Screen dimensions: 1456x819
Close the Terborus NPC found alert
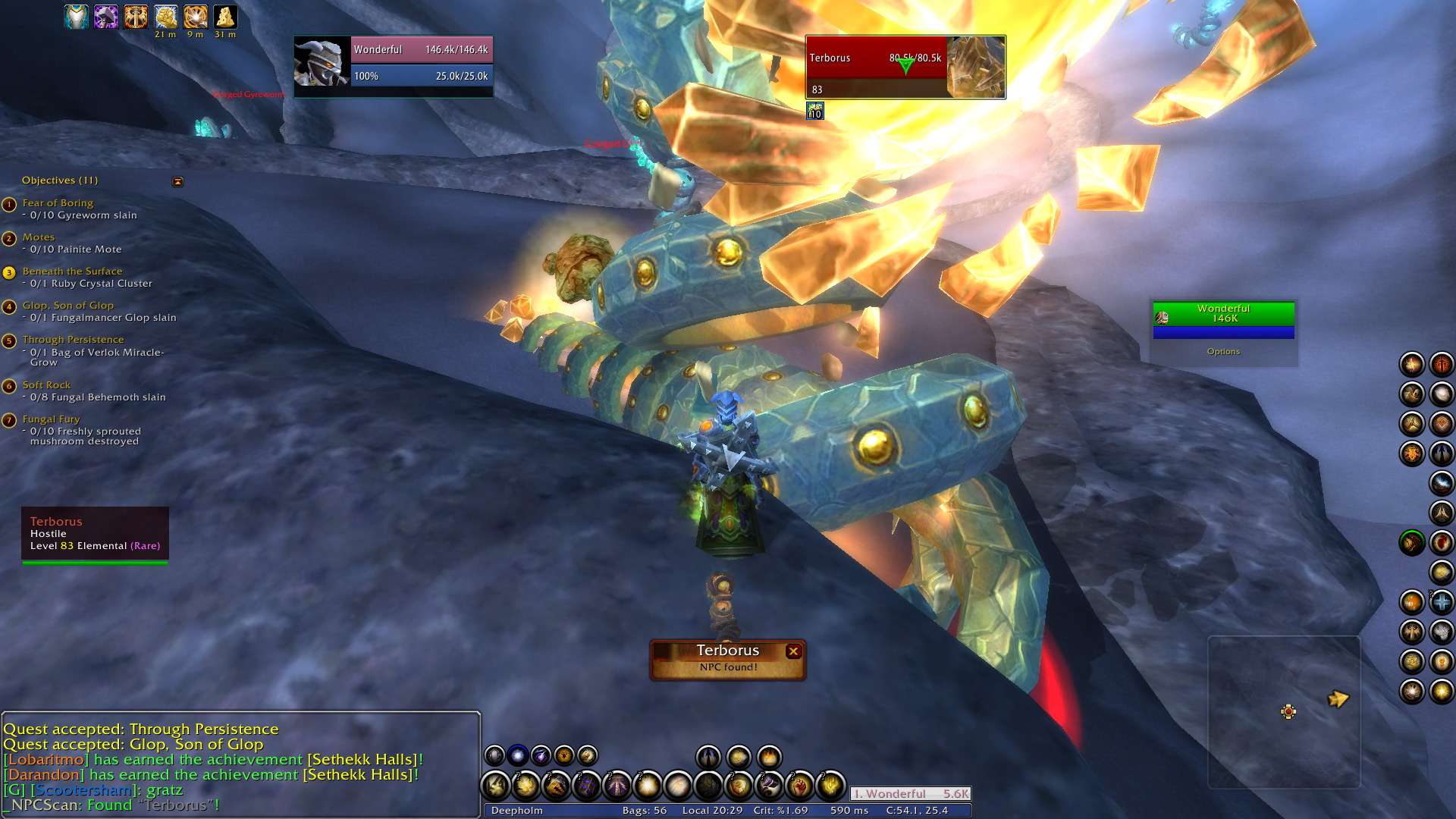(793, 651)
